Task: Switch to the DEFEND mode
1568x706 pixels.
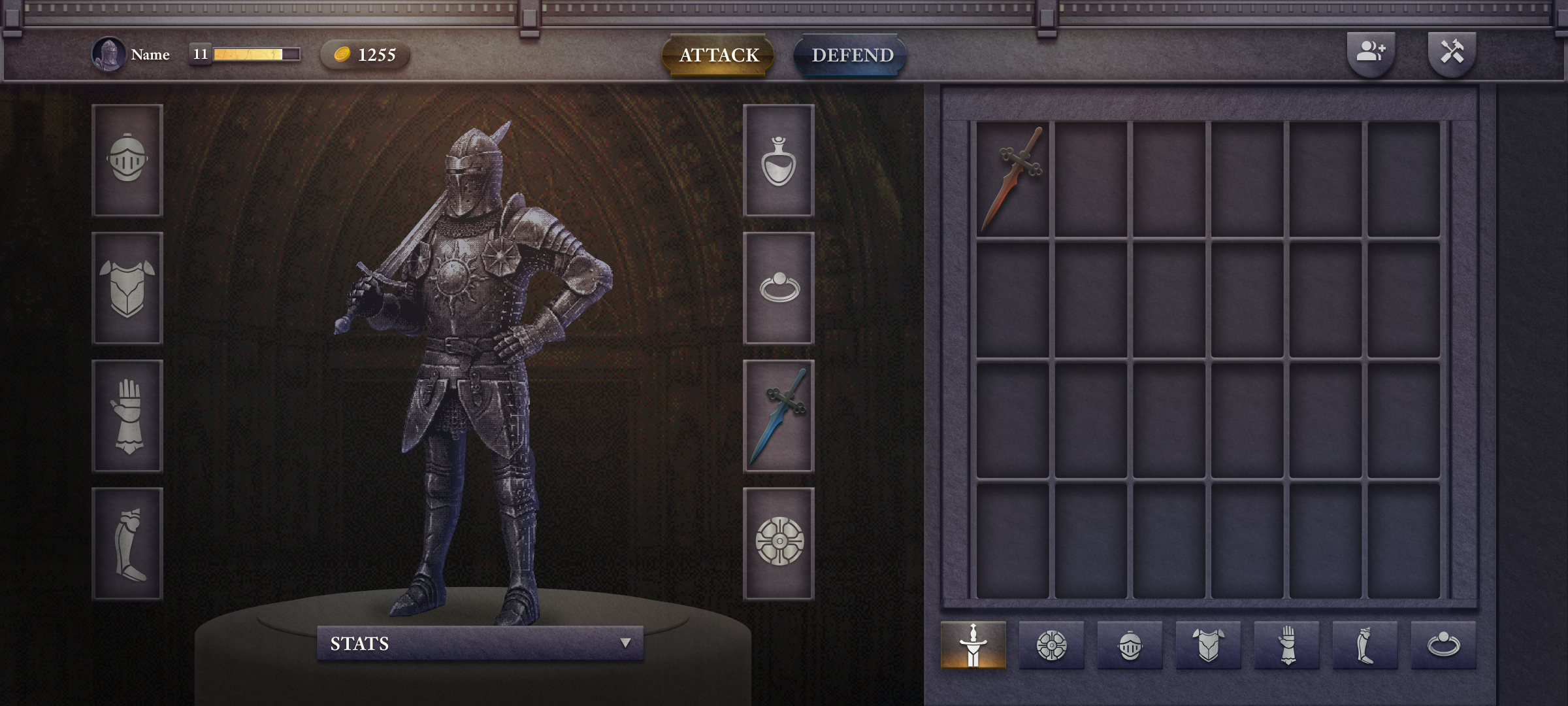Action: [x=851, y=55]
